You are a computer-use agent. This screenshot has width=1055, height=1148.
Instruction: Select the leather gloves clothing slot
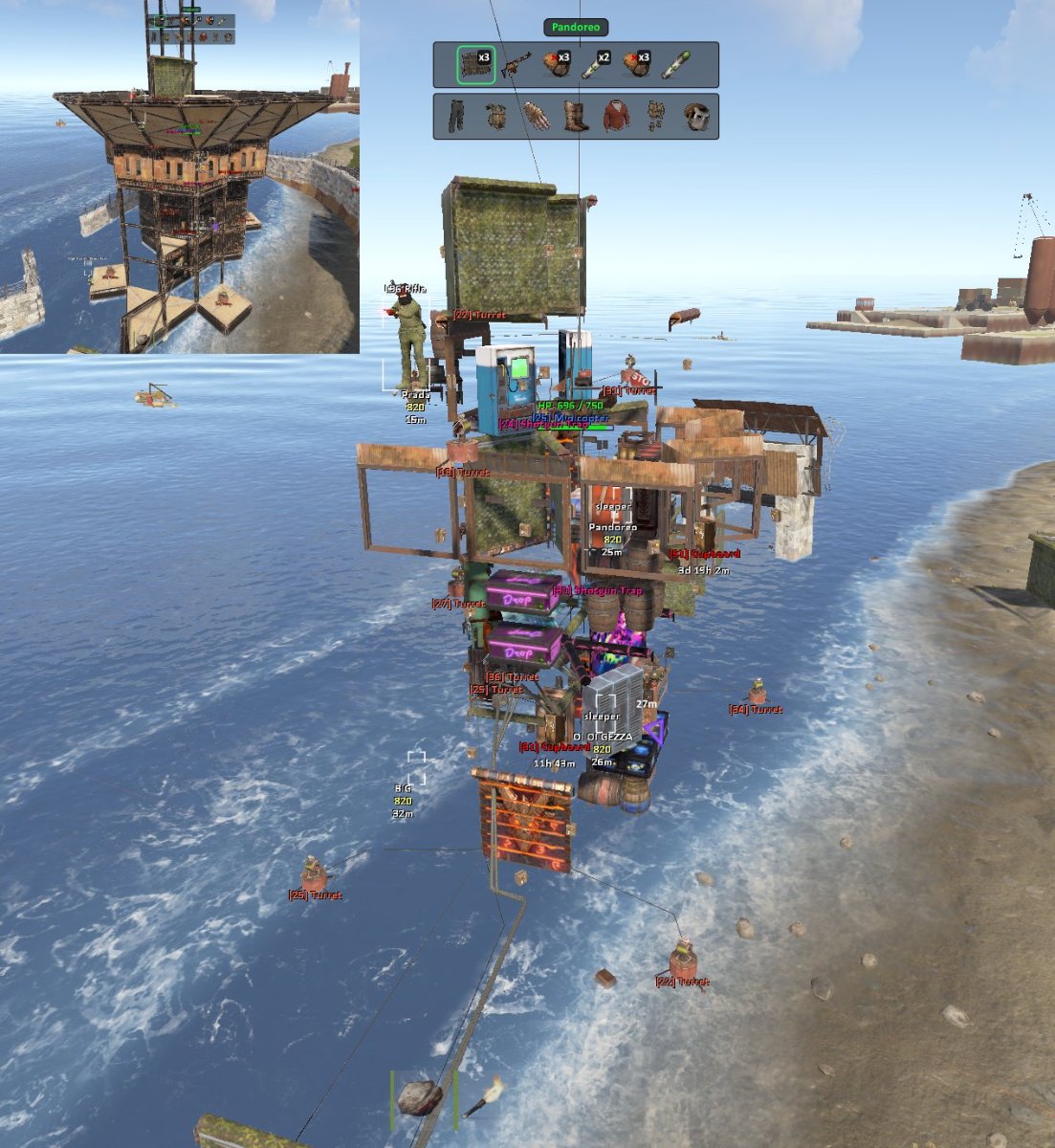coord(537,117)
